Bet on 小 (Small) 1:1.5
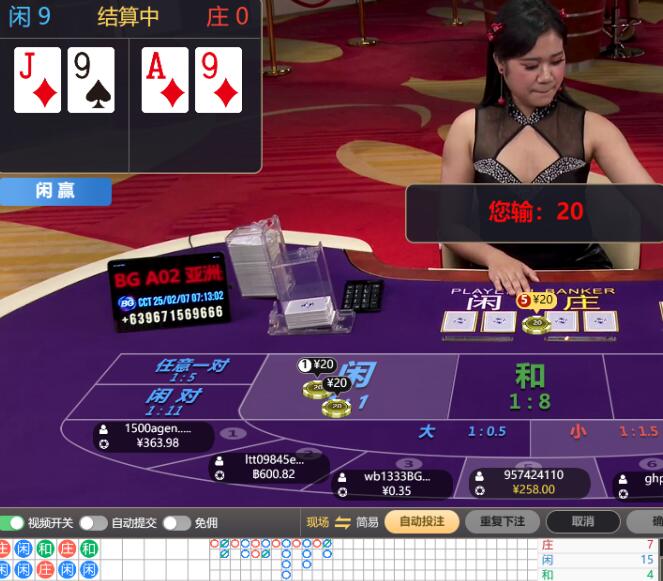This screenshot has width=663, height=581. (600, 432)
